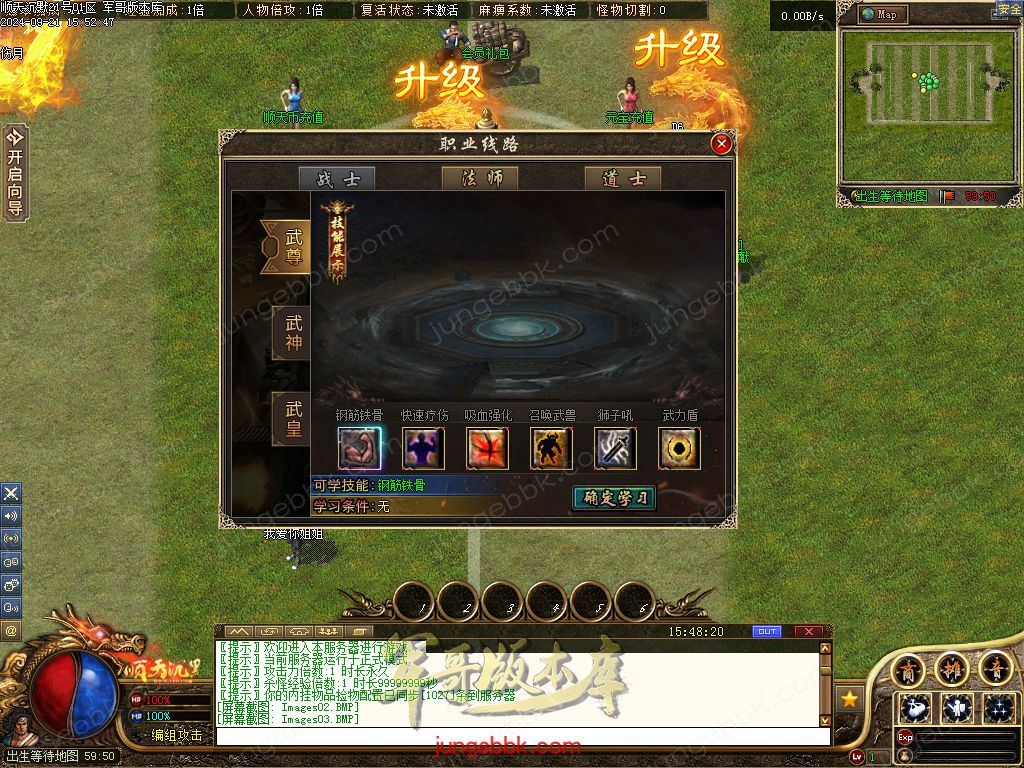This screenshot has width=1024, height=768.
Task: Switch to the 法师 mage tab
Action: [x=480, y=179]
